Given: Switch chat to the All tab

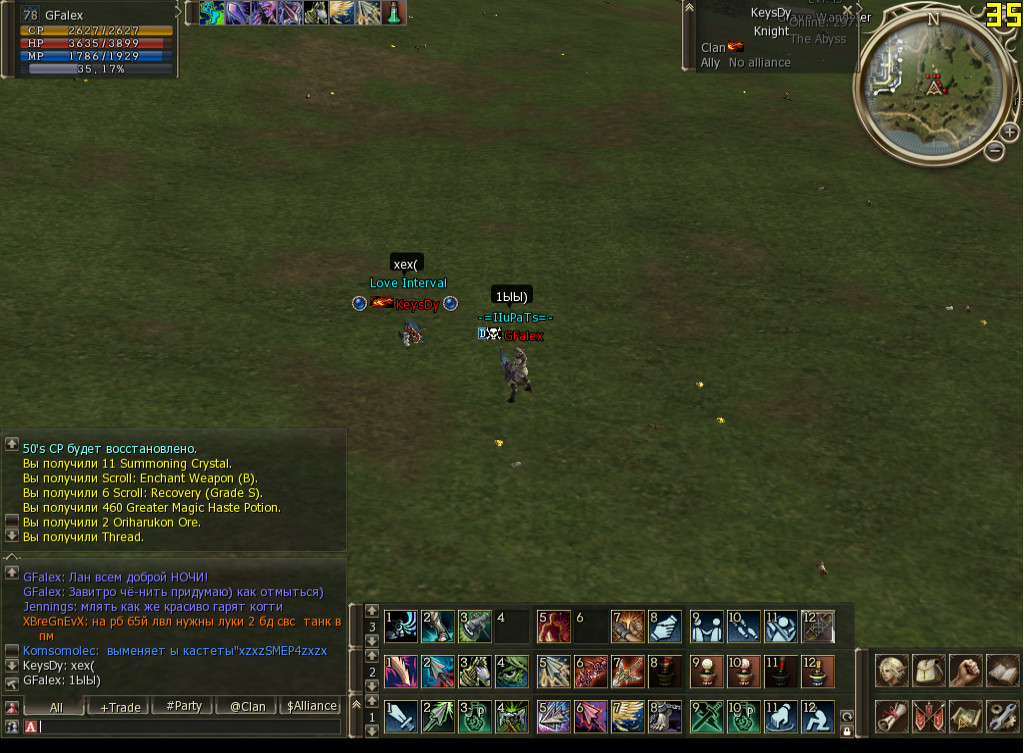Looking at the screenshot, I should (x=56, y=706).
